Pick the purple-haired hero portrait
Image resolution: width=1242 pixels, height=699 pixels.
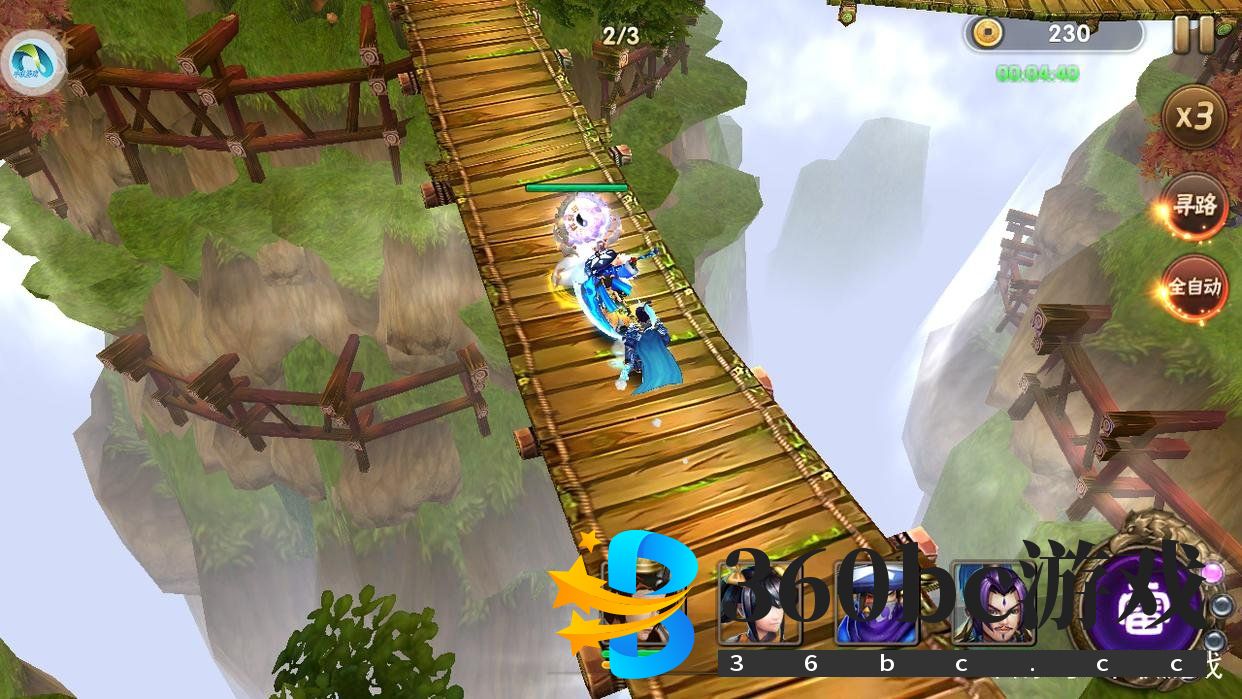coord(993,603)
